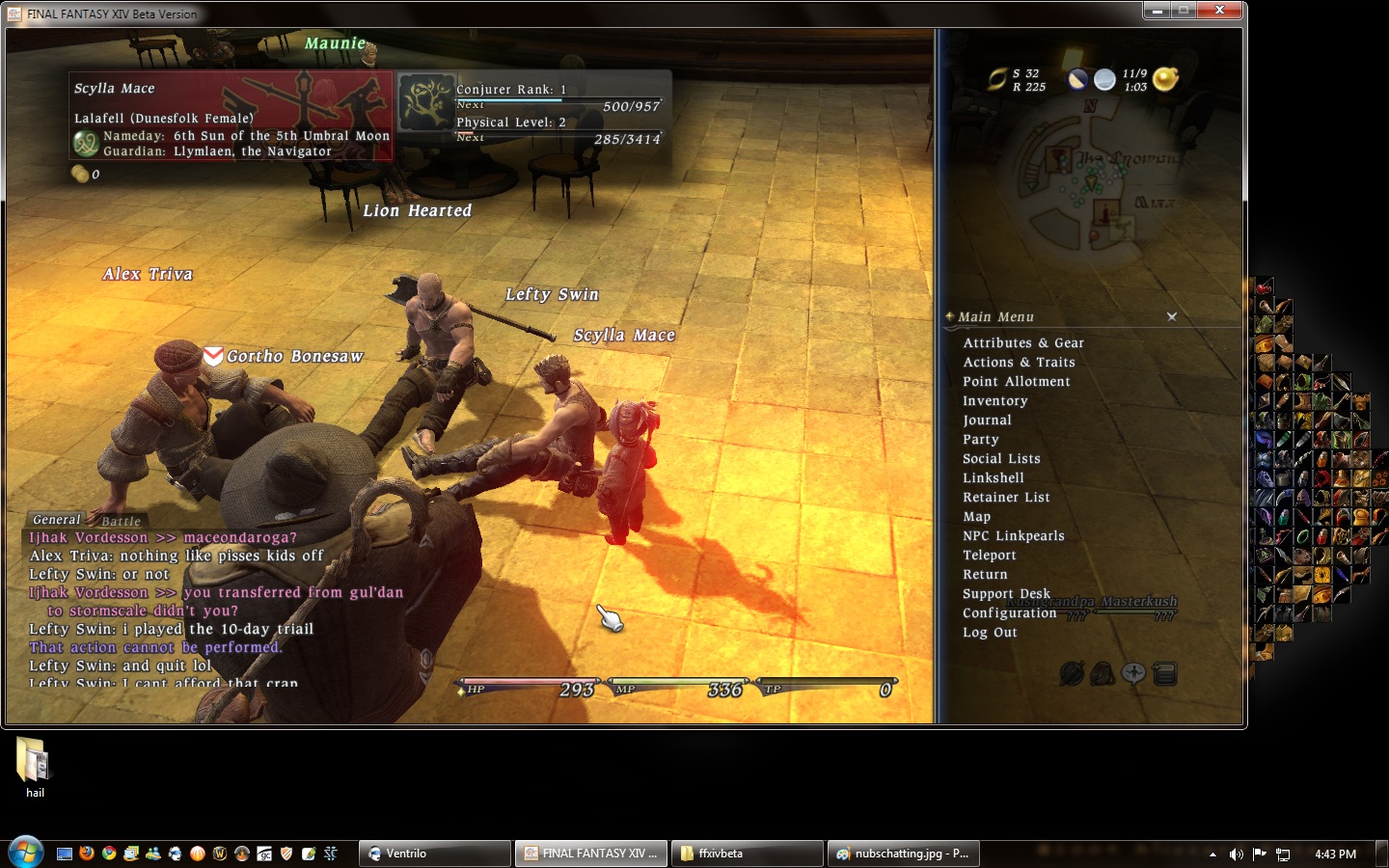Open Social Lists
1389x868 pixels.
click(x=1000, y=459)
